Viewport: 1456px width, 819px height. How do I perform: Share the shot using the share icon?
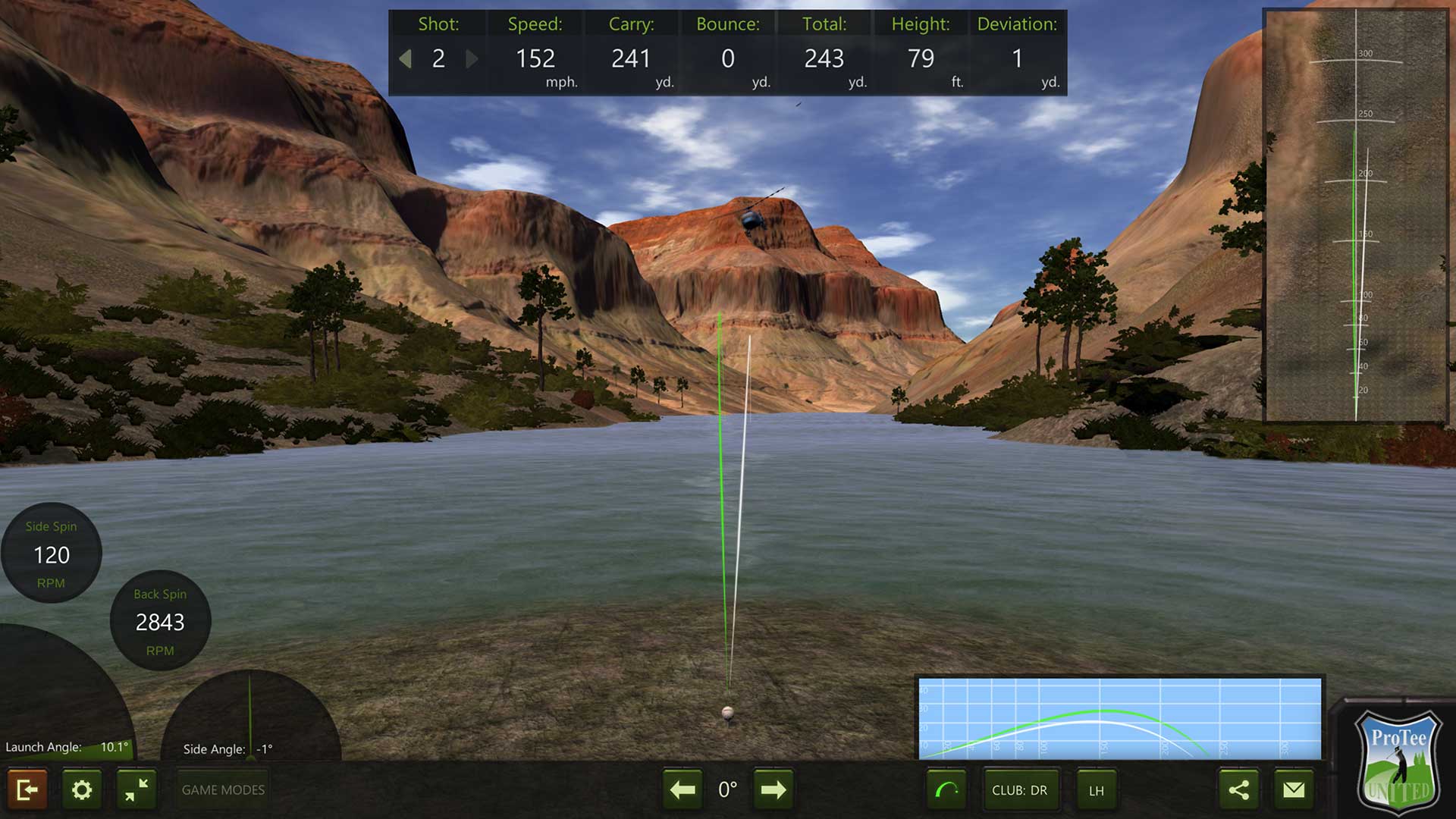[1238, 790]
